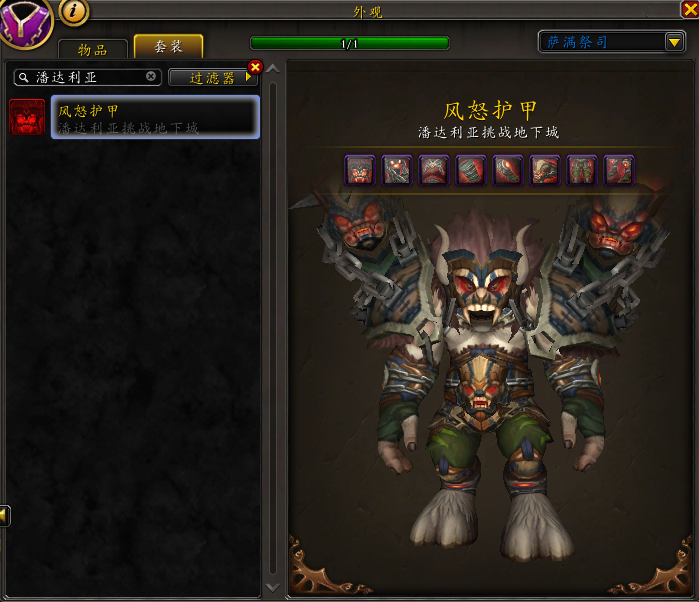The image size is (699, 602).
Task: Click the set list scroll-down arrow
Action: (273, 587)
